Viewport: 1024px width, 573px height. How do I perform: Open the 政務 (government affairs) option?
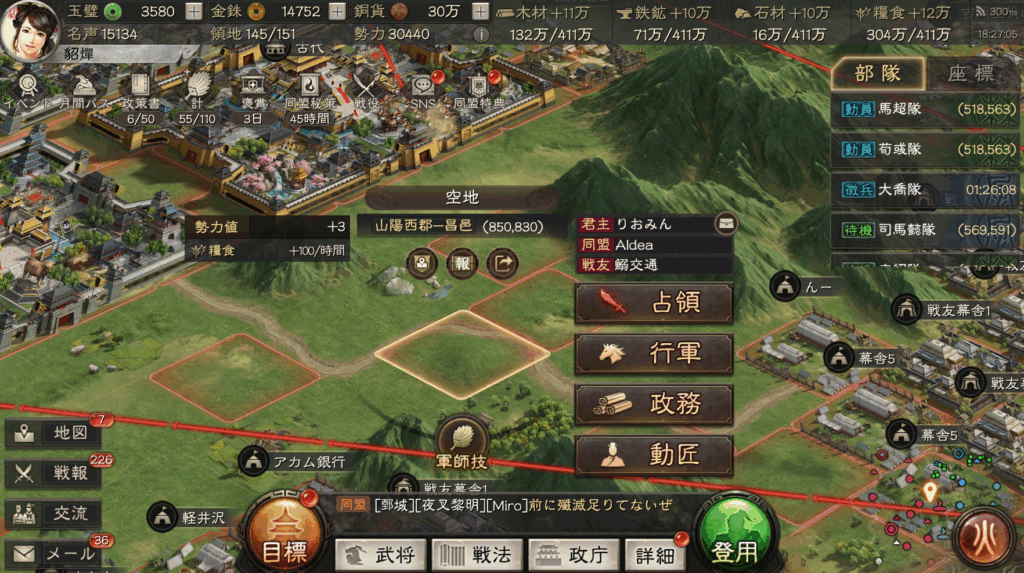(x=654, y=404)
